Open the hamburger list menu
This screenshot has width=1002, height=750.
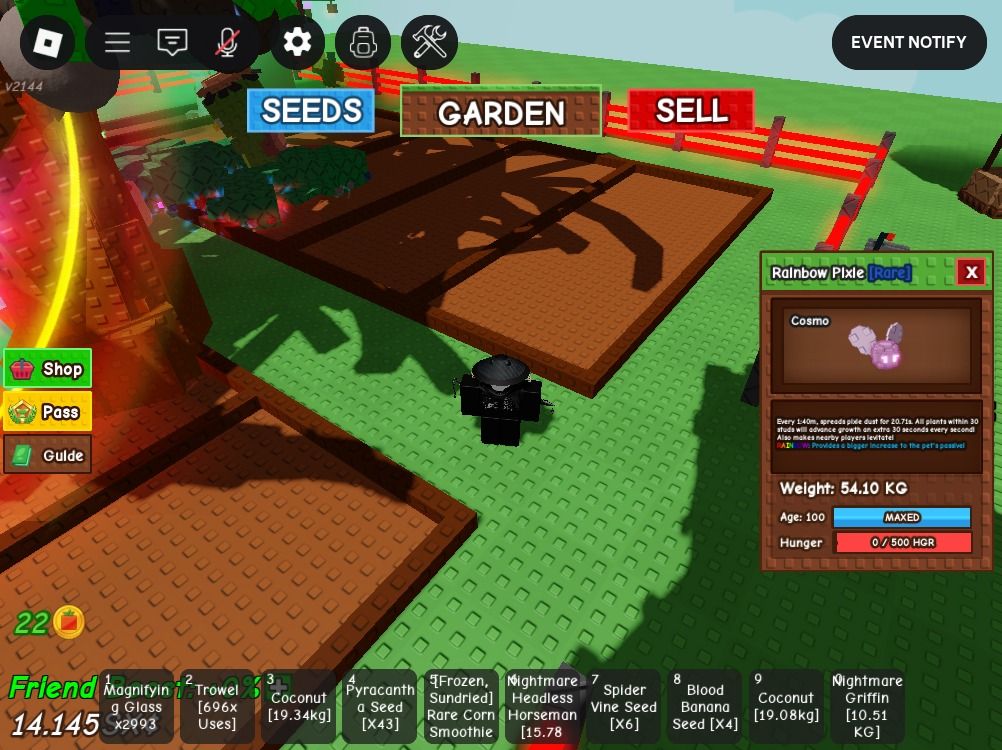pyautogui.click(x=117, y=42)
